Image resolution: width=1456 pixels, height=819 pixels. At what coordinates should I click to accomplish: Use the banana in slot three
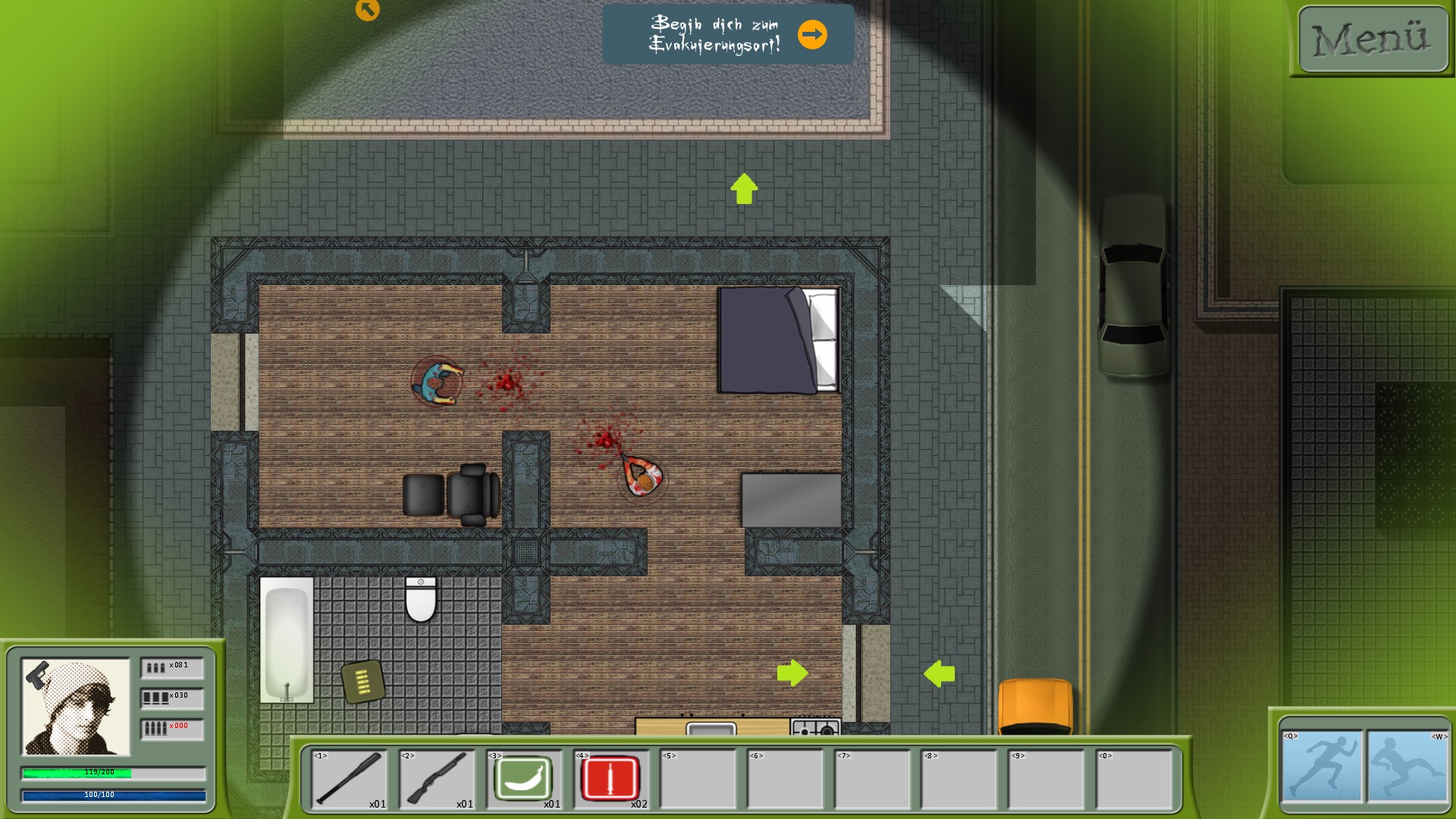(523, 778)
